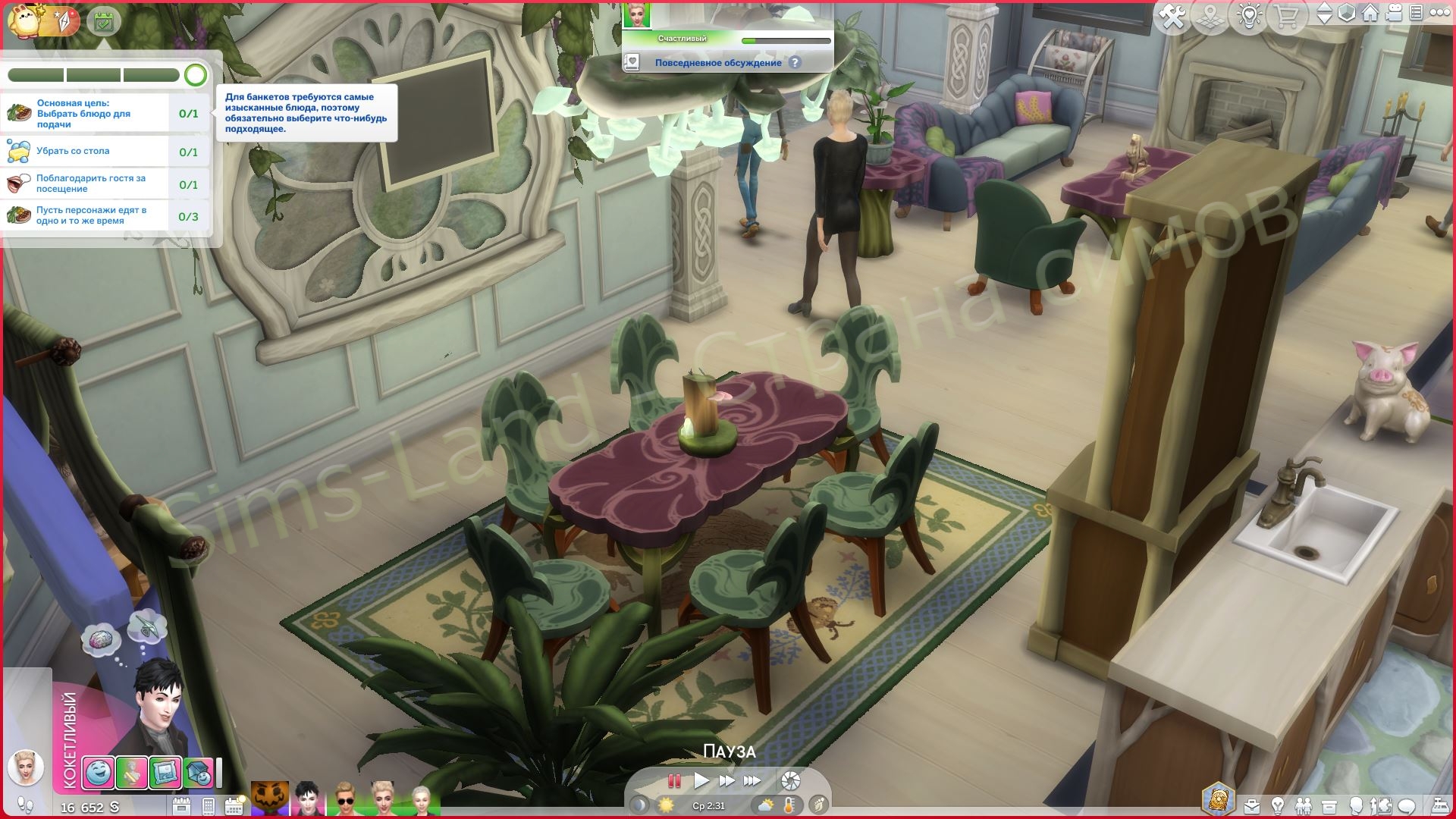Screen dimensions: 1456x819
Task: Start video capture with the camera icon
Action: [1393, 13]
